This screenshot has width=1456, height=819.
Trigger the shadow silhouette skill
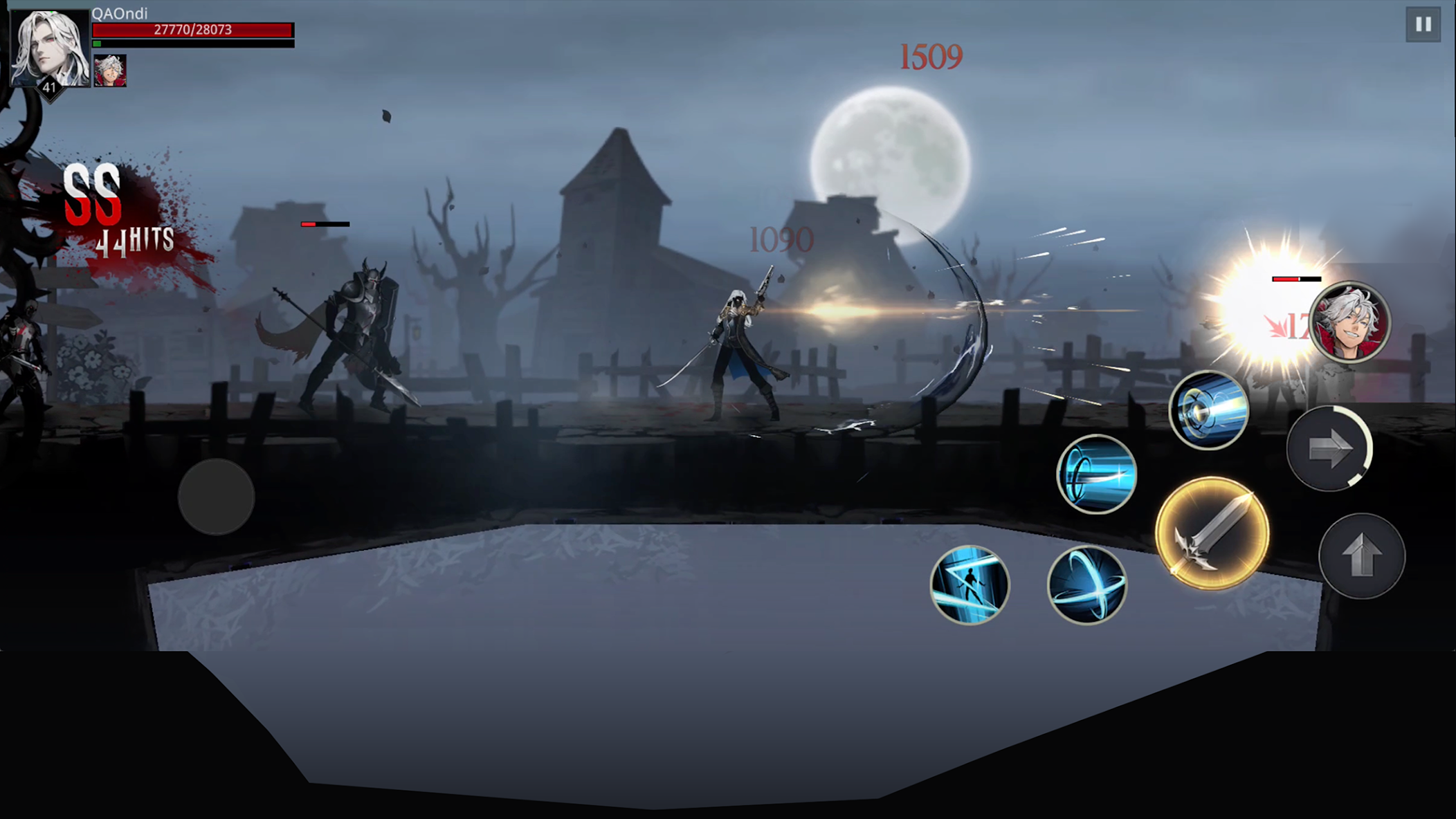pyautogui.click(x=970, y=585)
